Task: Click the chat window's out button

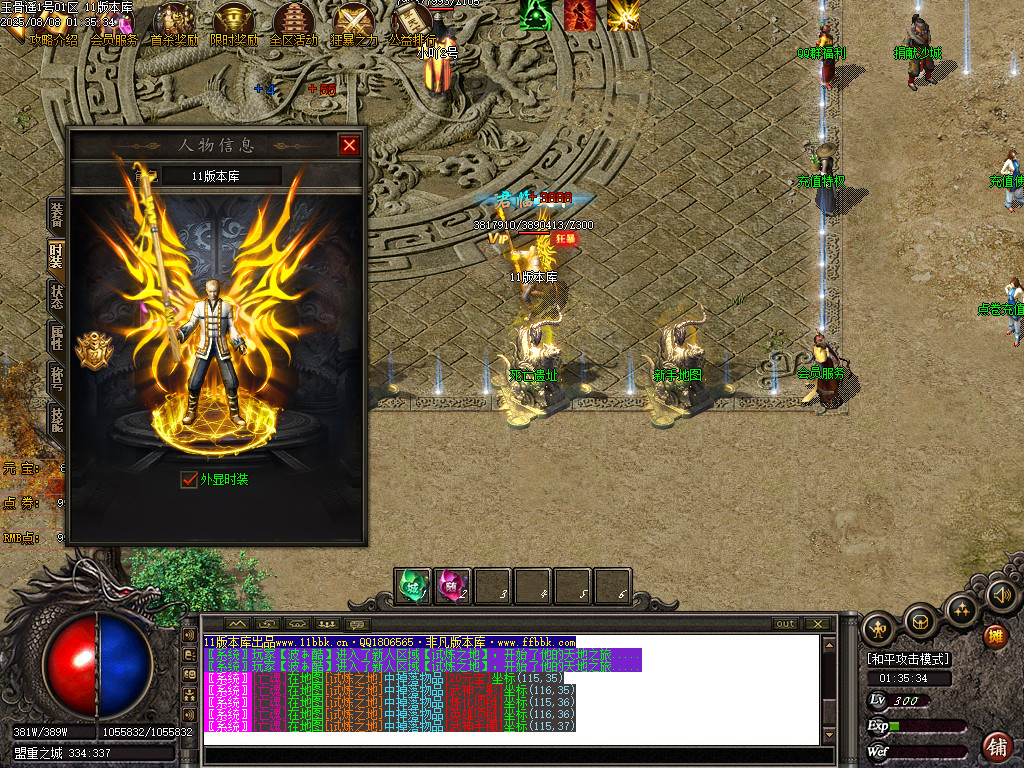Action: (786, 624)
